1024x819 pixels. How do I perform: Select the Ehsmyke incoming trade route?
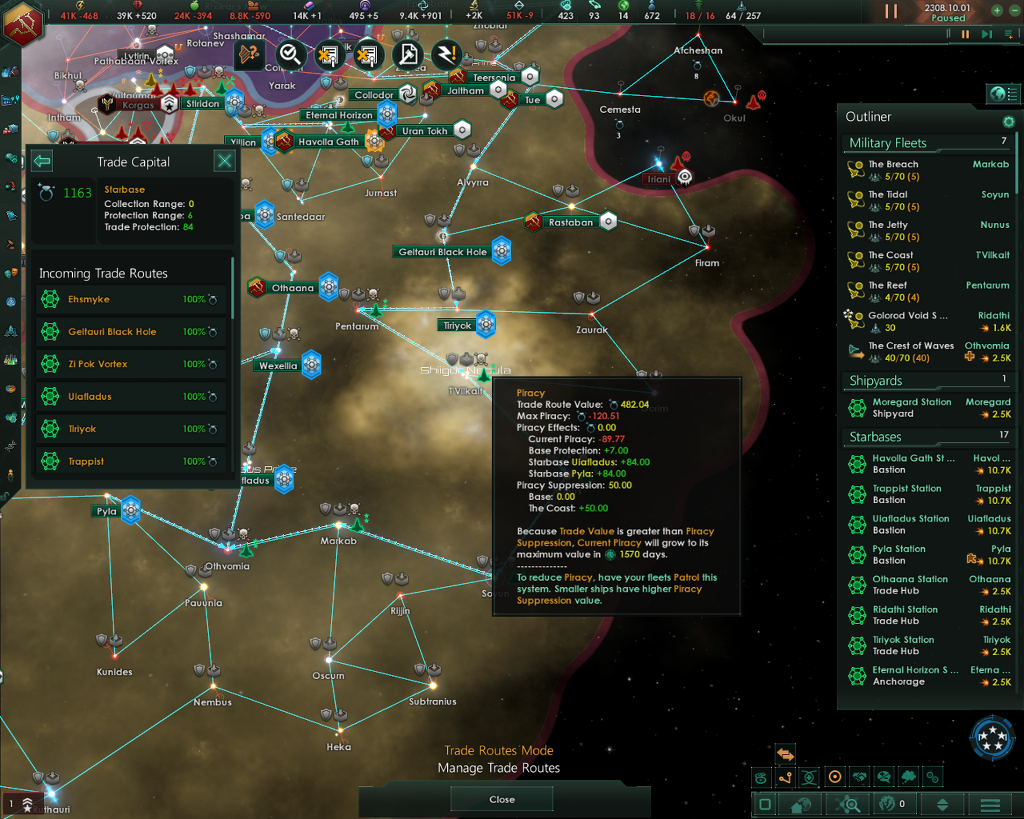(132, 299)
